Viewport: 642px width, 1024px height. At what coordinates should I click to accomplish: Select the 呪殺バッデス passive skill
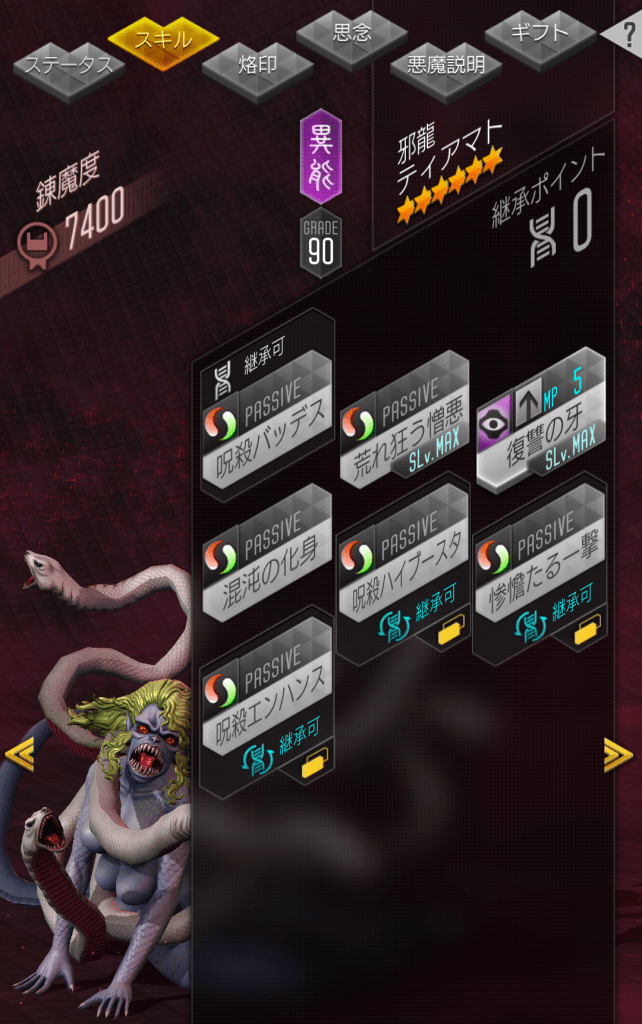267,422
